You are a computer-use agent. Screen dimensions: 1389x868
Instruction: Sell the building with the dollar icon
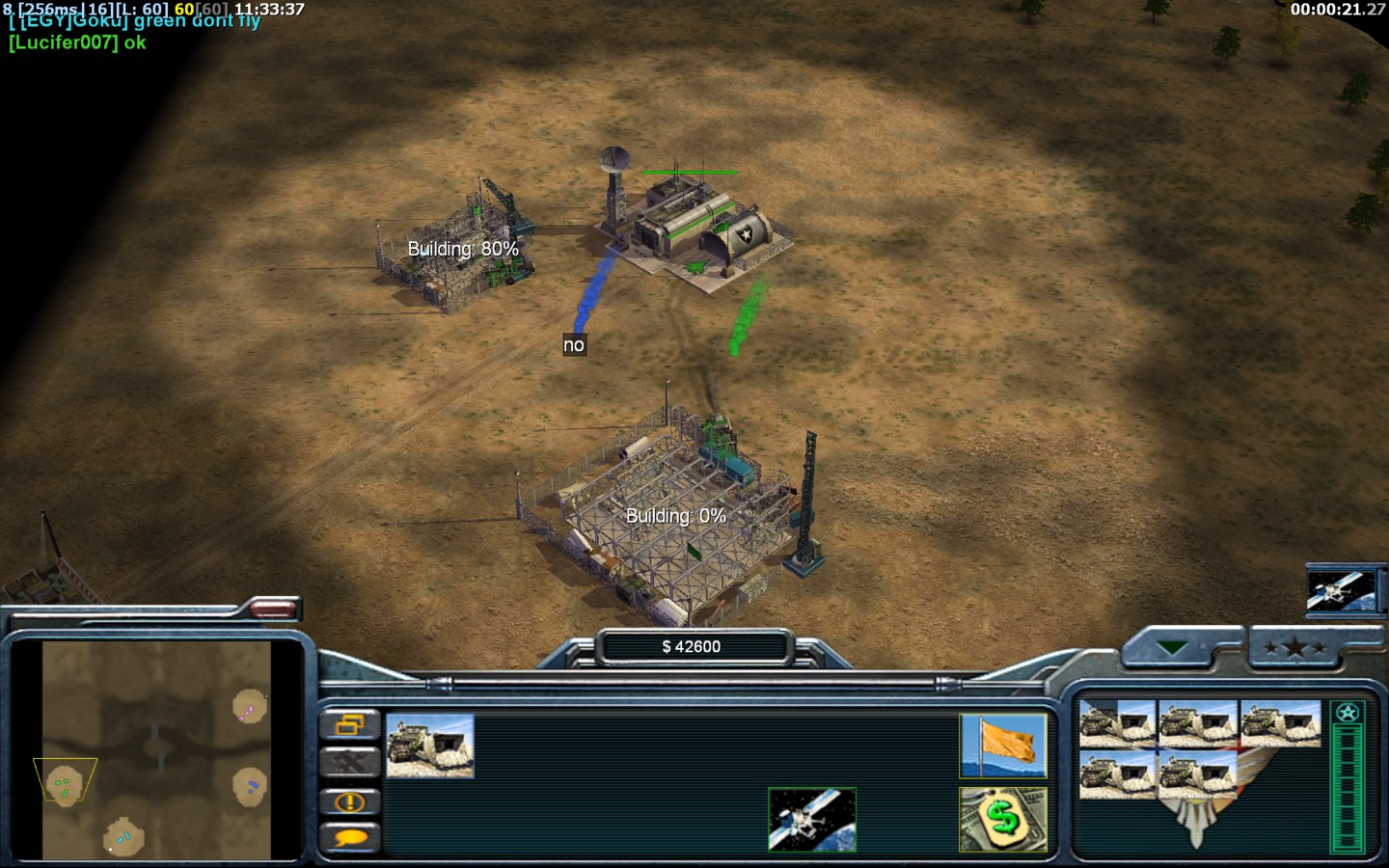pyautogui.click(x=1003, y=820)
